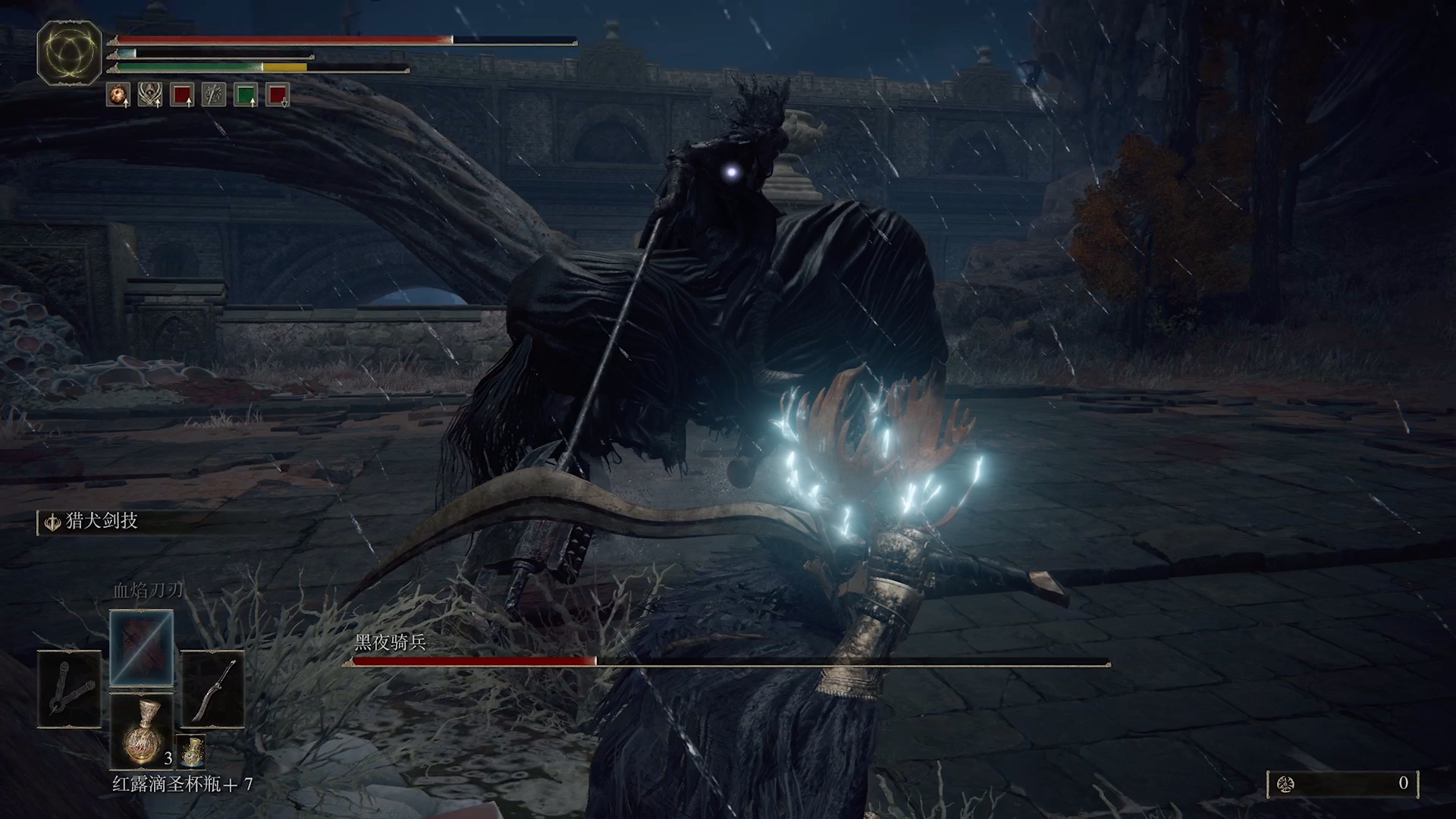Inspect the red square down-arrow debuff icon
This screenshot has height=819, width=1456.
(278, 95)
